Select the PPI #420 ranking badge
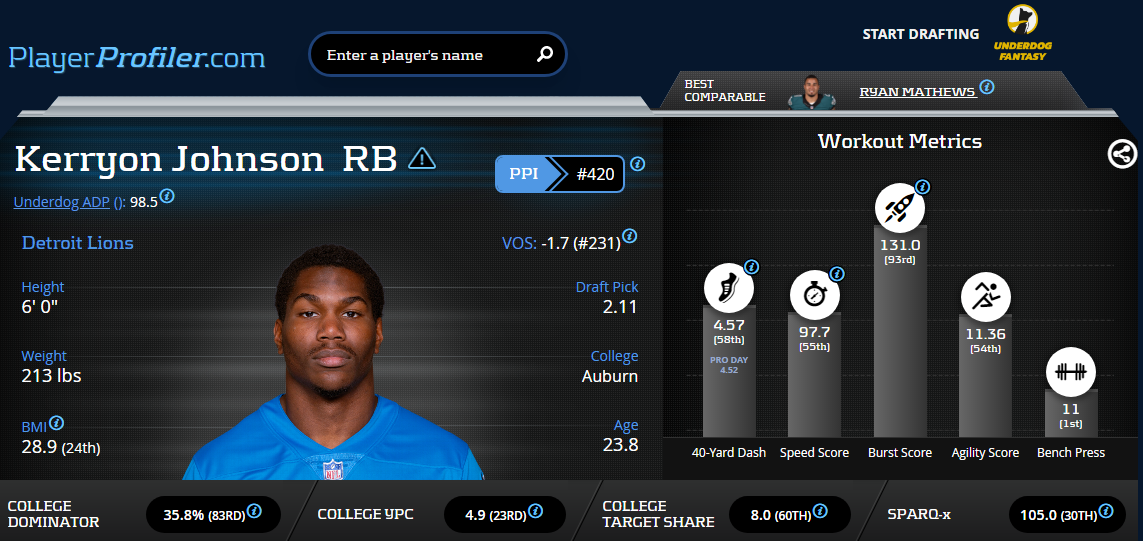The image size is (1143, 541). coord(560,175)
